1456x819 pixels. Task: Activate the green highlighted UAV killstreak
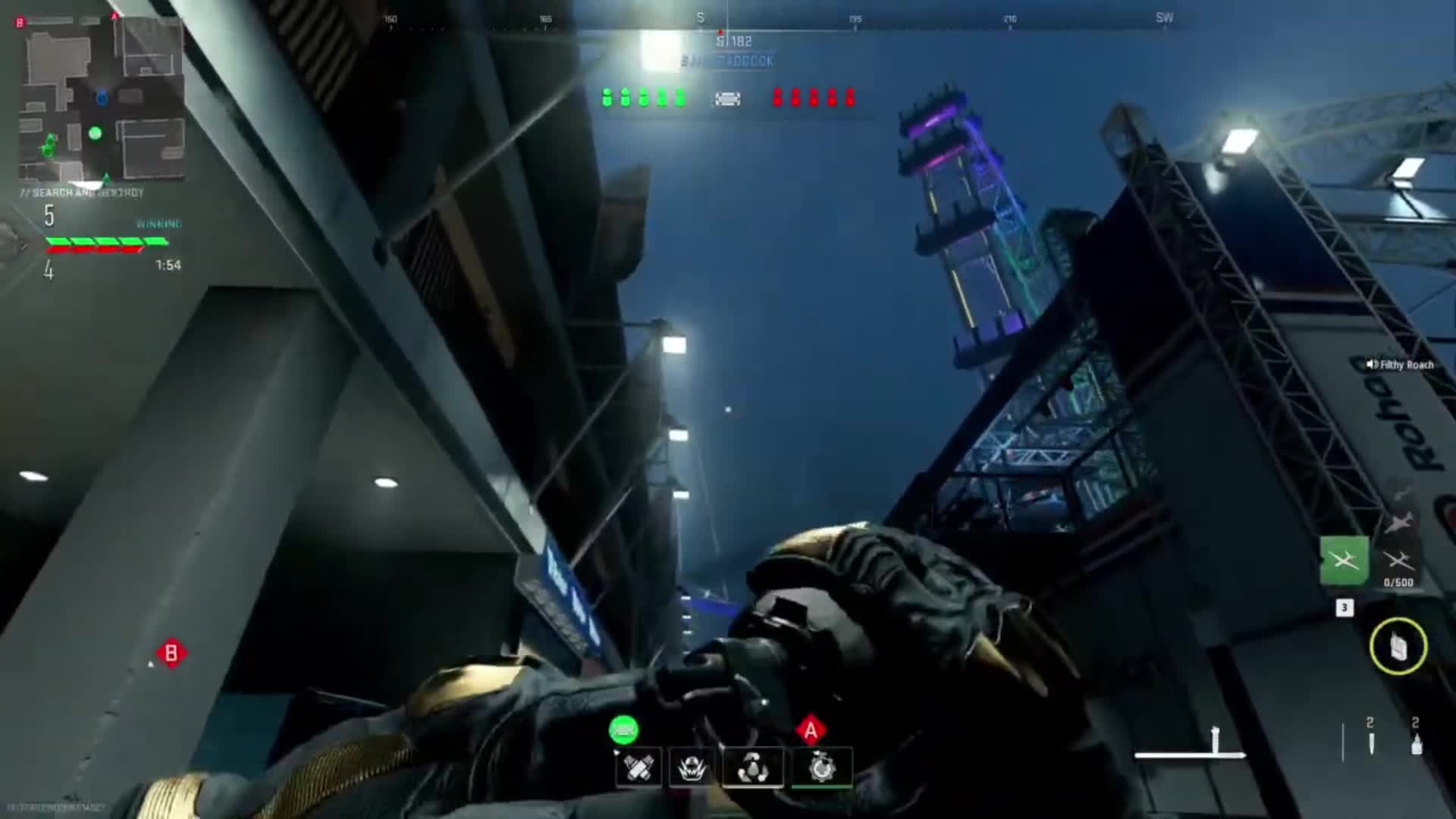click(x=1344, y=561)
